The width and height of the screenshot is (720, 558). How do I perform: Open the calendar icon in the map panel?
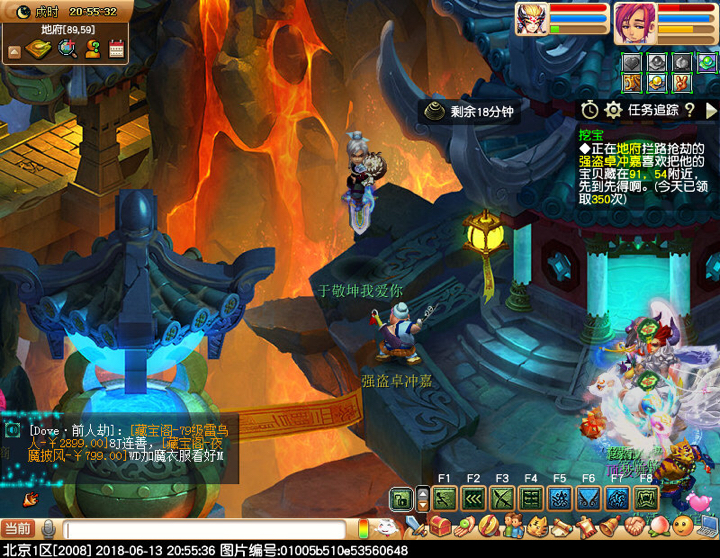click(117, 49)
